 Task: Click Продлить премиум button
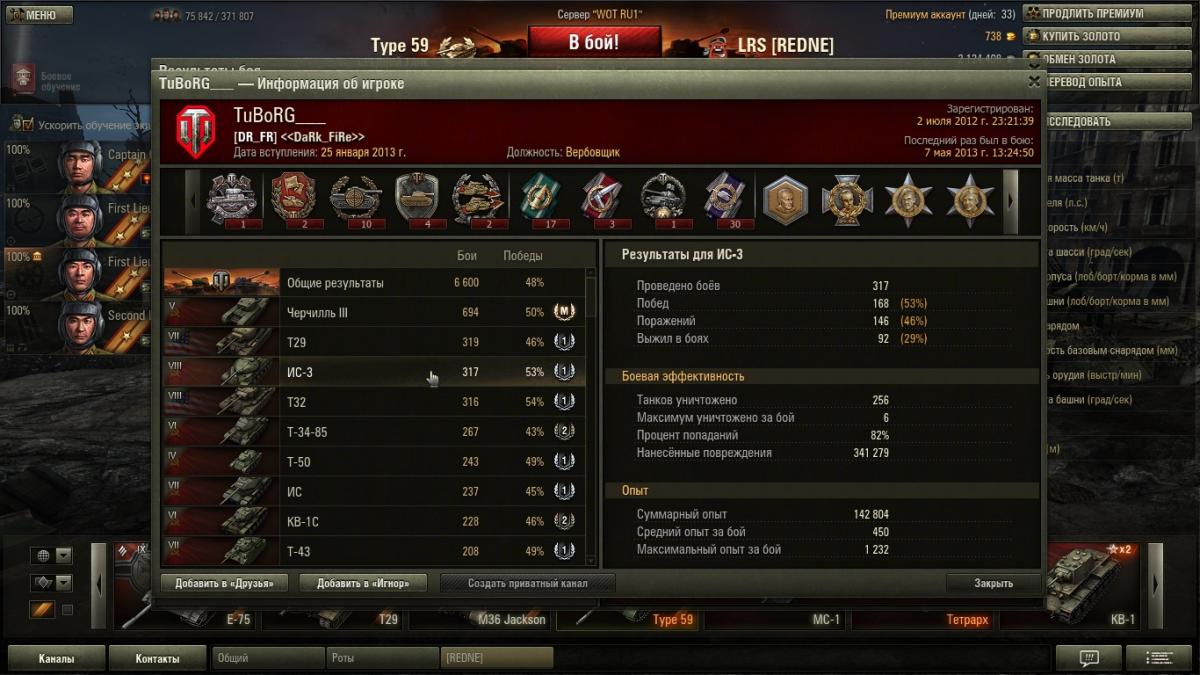tap(1092, 14)
